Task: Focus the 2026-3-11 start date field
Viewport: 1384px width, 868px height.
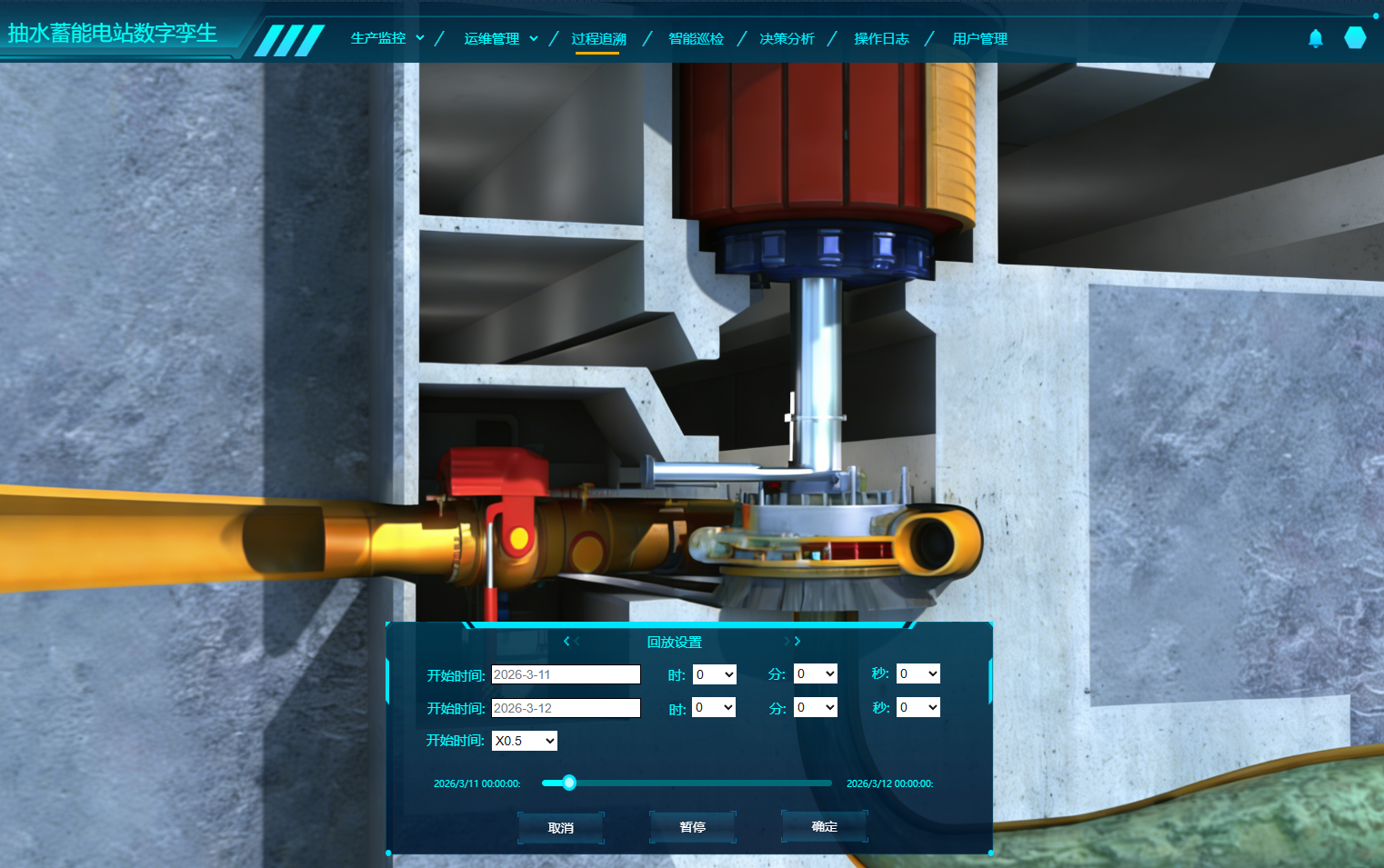Action: coord(566,674)
